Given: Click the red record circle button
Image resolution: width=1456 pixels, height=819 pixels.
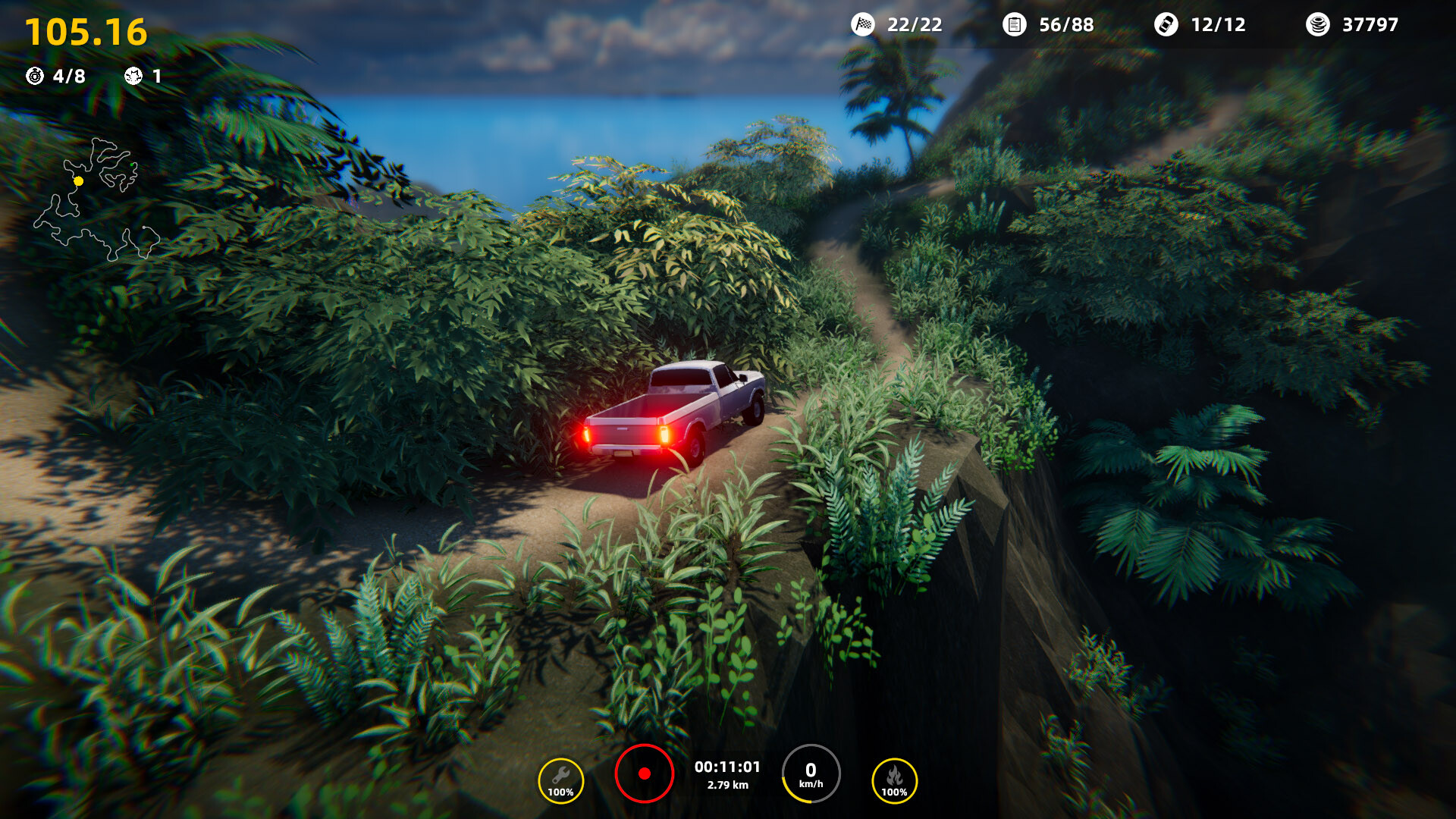Looking at the screenshot, I should pos(645,773).
